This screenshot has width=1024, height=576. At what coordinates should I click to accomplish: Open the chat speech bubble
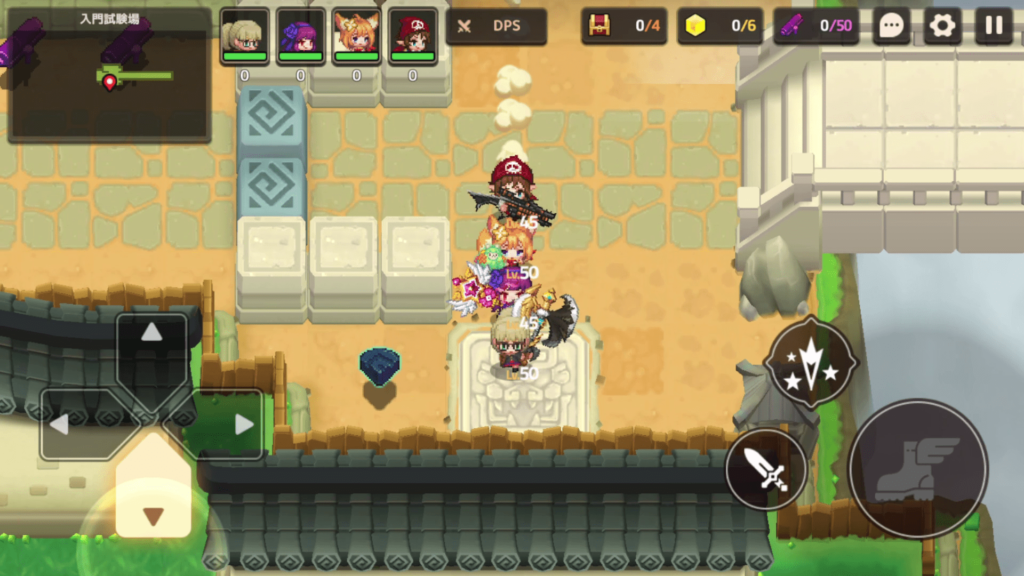tap(891, 26)
